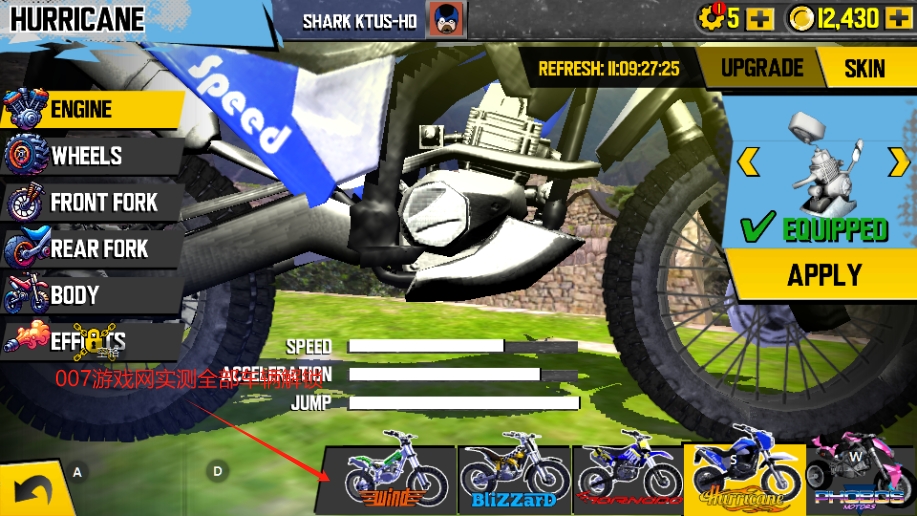Click the Apply button
The width and height of the screenshot is (917, 516).
pos(823,274)
